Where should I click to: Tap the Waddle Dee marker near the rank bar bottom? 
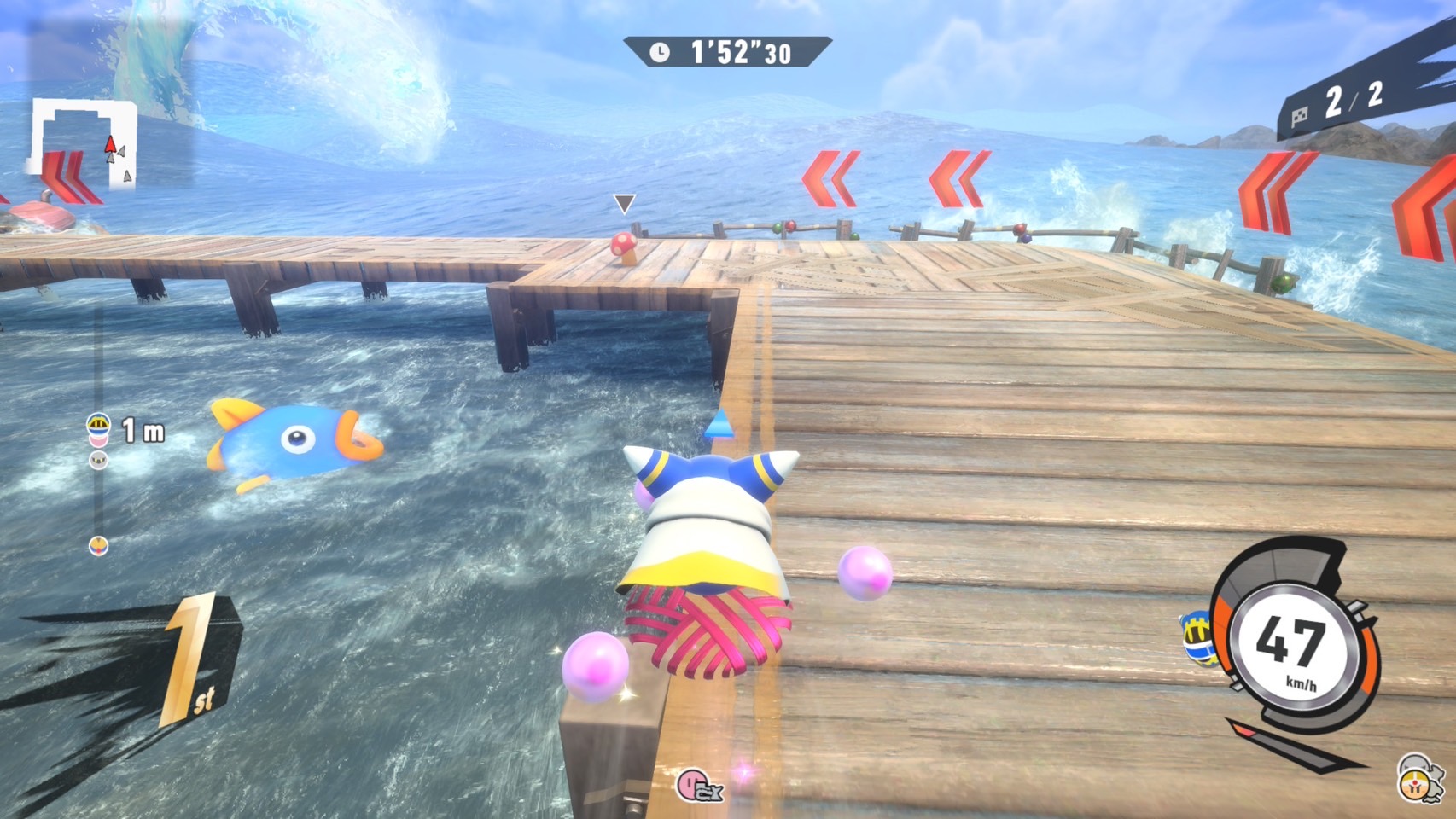[x=99, y=546]
